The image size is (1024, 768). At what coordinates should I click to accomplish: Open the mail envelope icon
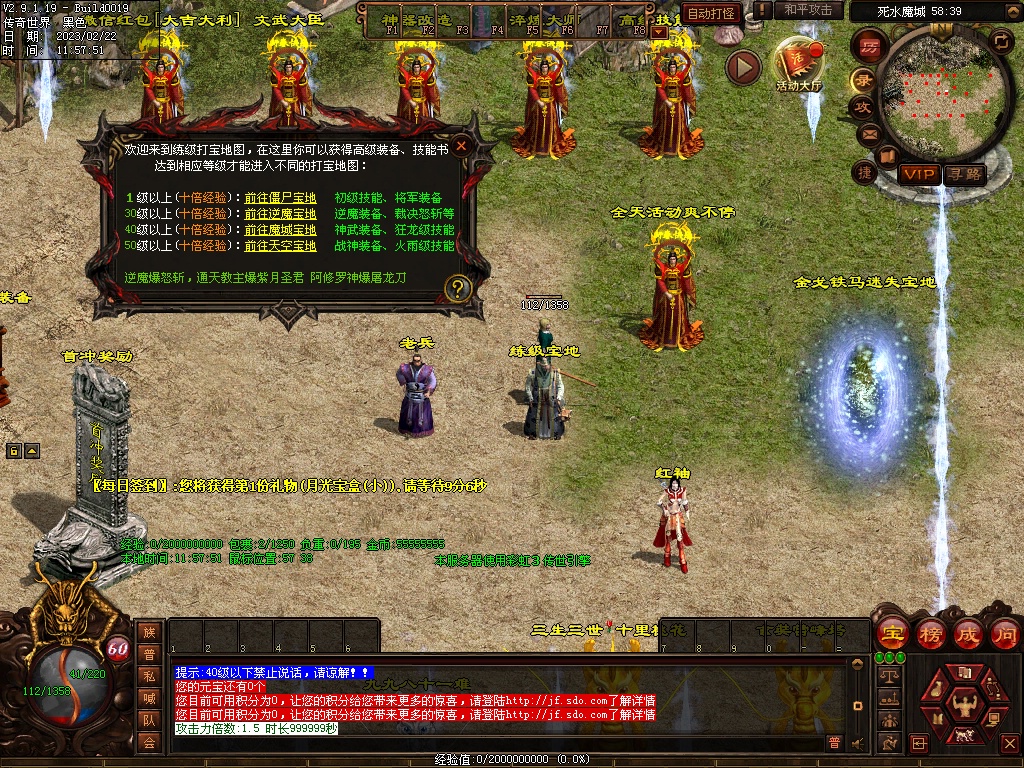(x=868, y=133)
